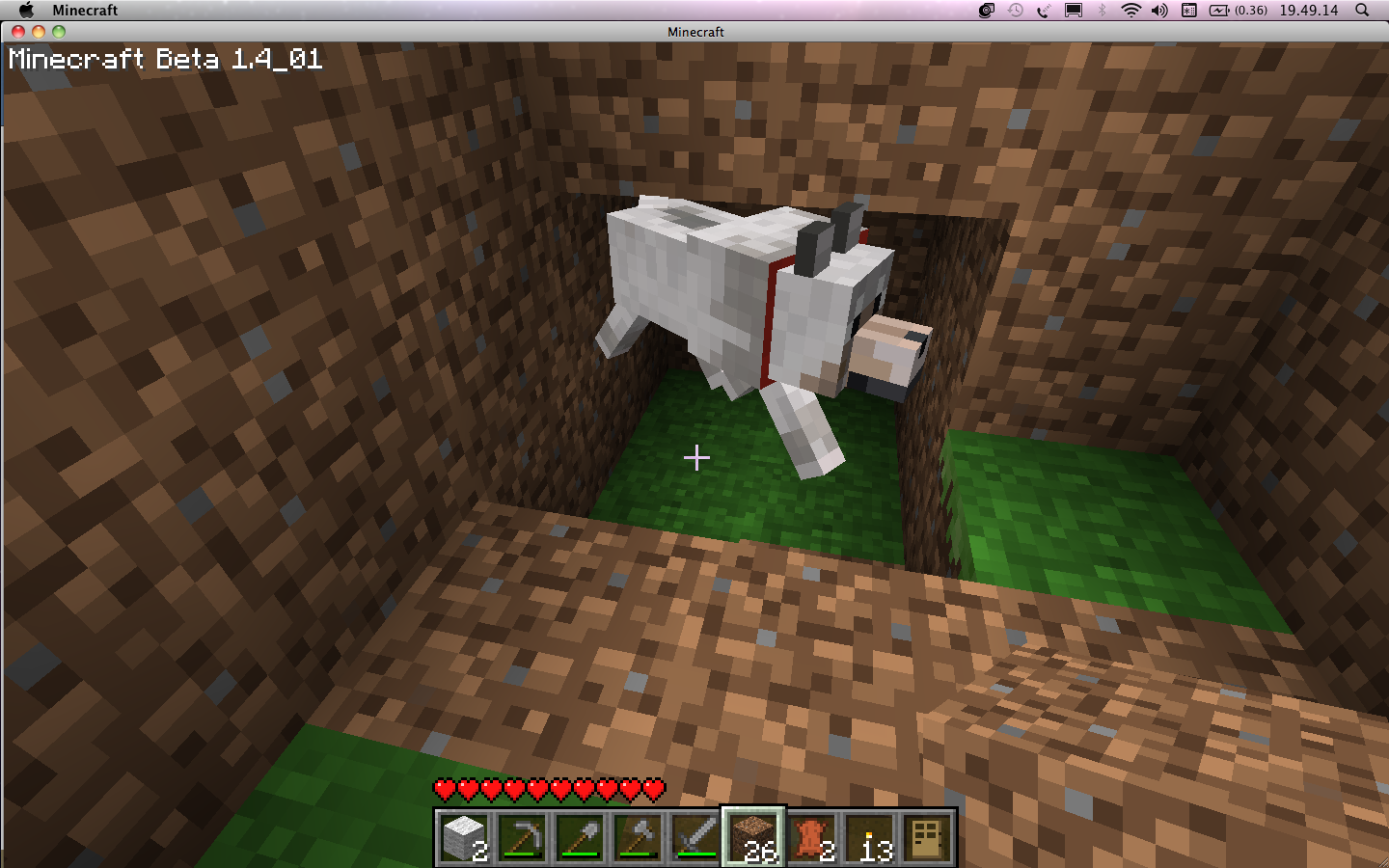Click the rightmost health heart
1389x868 pixels.
pos(654,788)
